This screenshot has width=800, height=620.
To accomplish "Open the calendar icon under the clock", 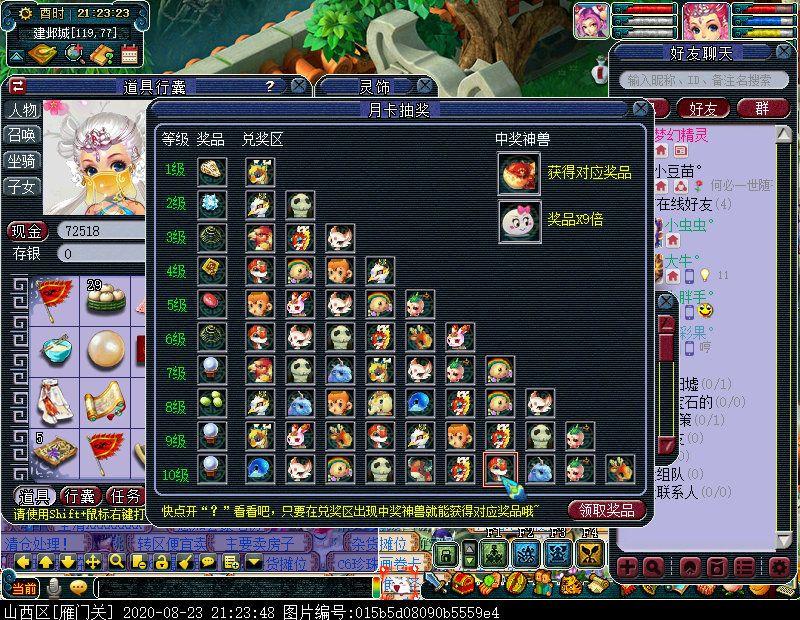I will pos(127,54).
